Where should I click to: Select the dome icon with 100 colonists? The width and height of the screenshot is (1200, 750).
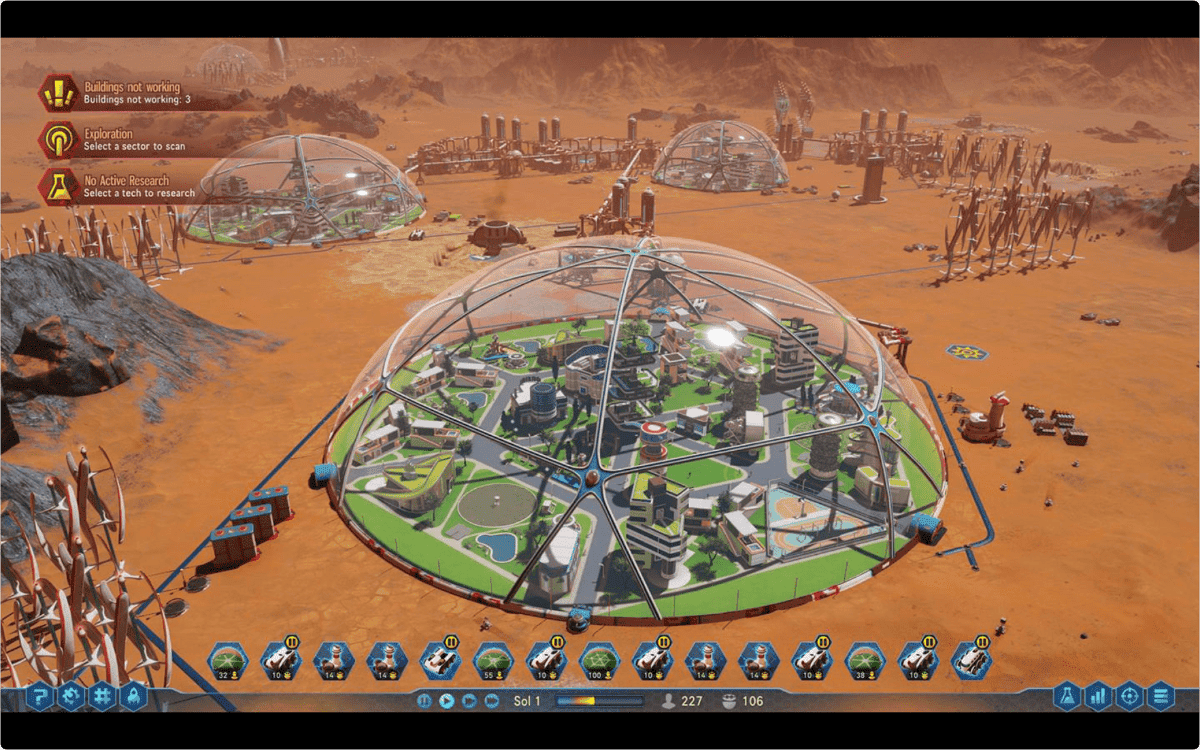599,660
